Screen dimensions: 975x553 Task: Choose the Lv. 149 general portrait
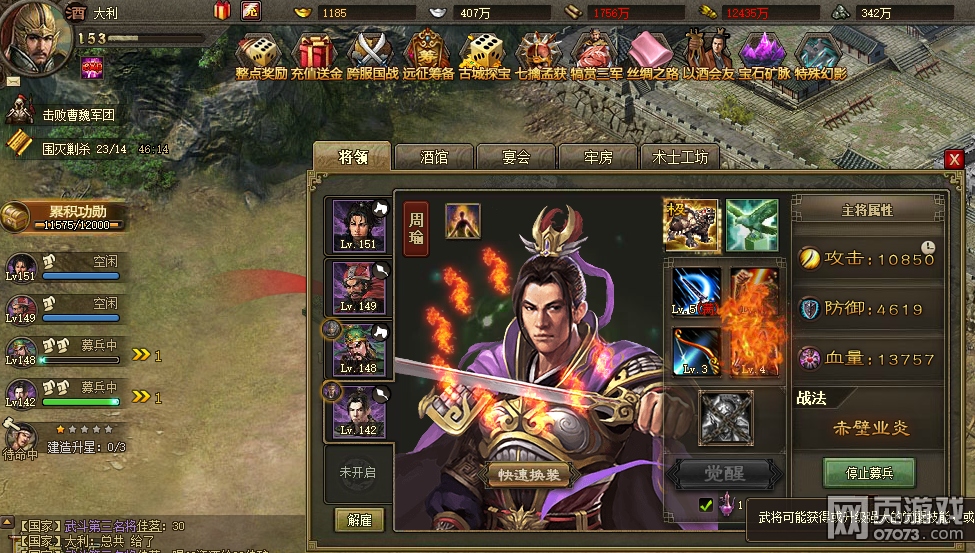click(x=358, y=288)
